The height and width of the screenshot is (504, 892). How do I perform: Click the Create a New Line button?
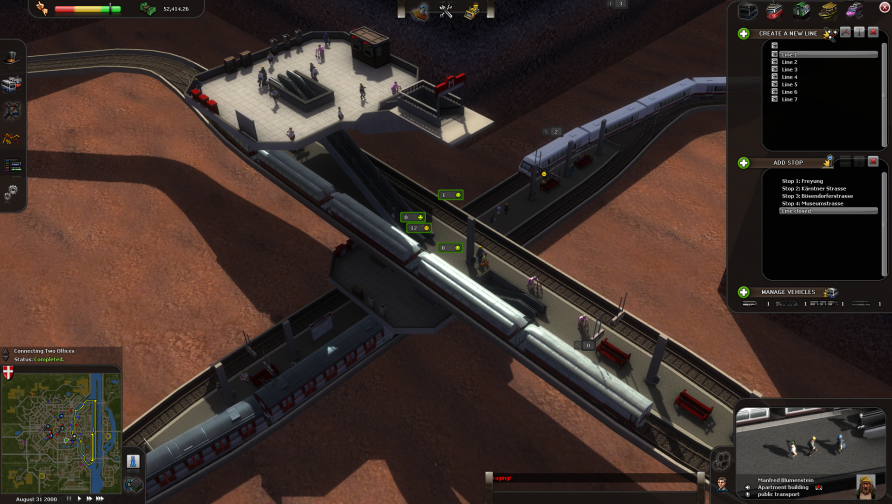pos(744,33)
